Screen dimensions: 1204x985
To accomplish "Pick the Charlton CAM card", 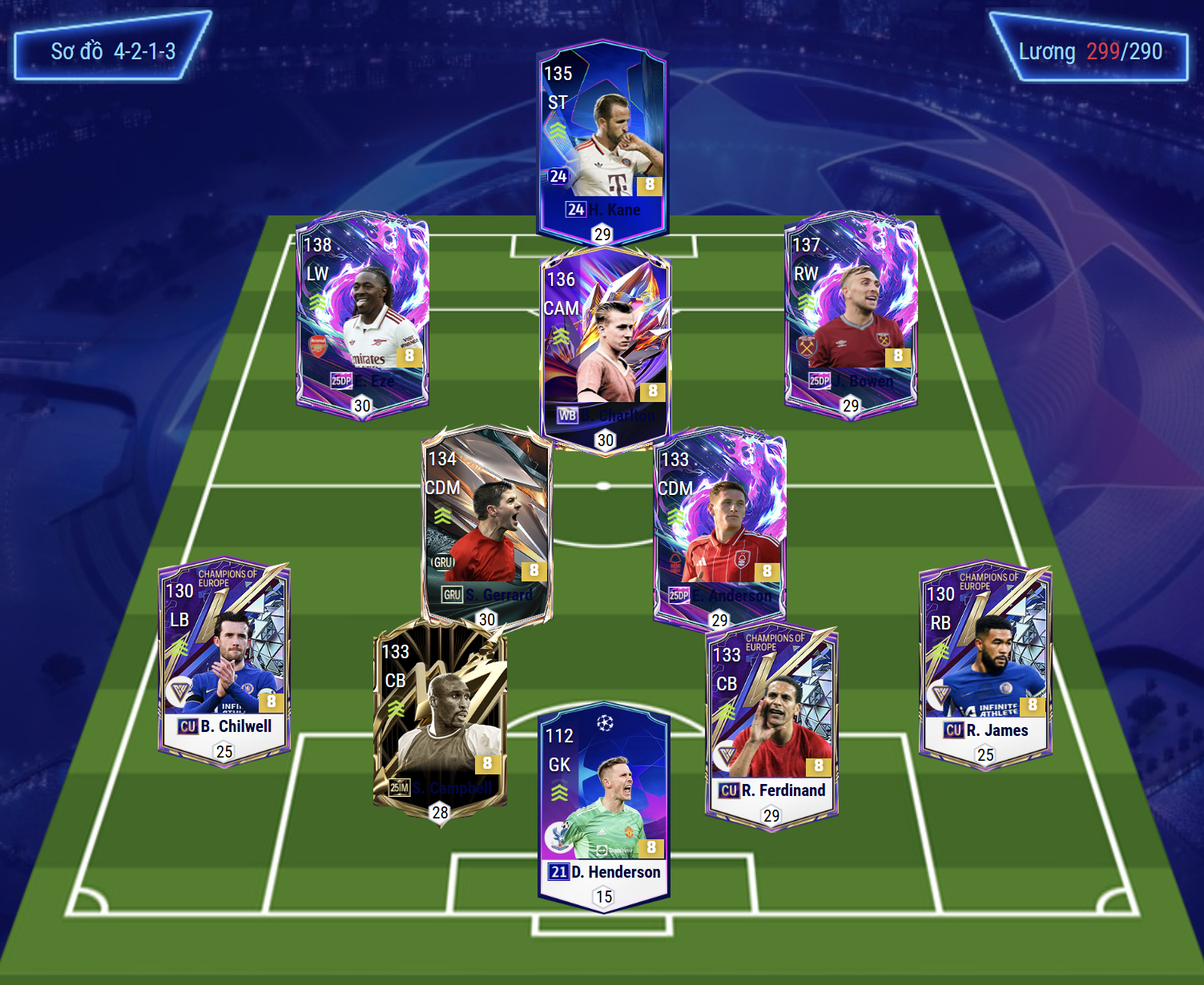I will tap(605, 348).
